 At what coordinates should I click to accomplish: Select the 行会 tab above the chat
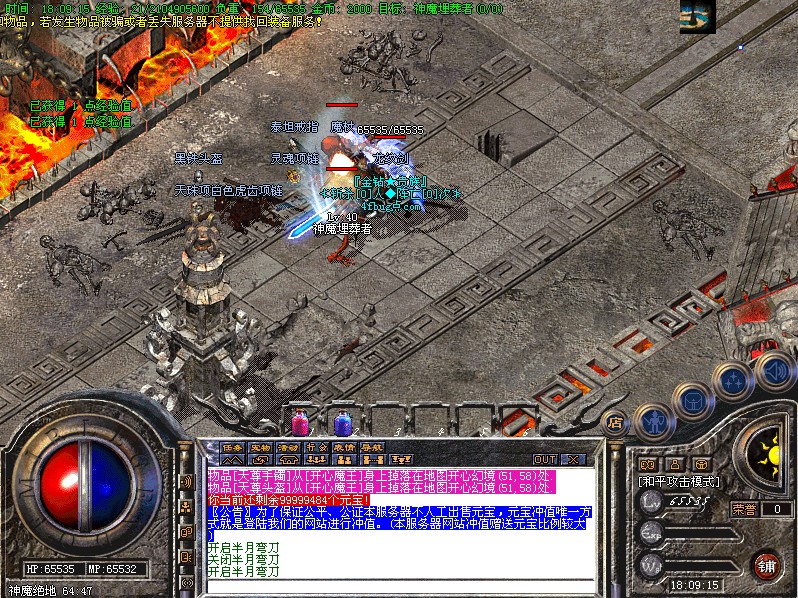coord(316,447)
